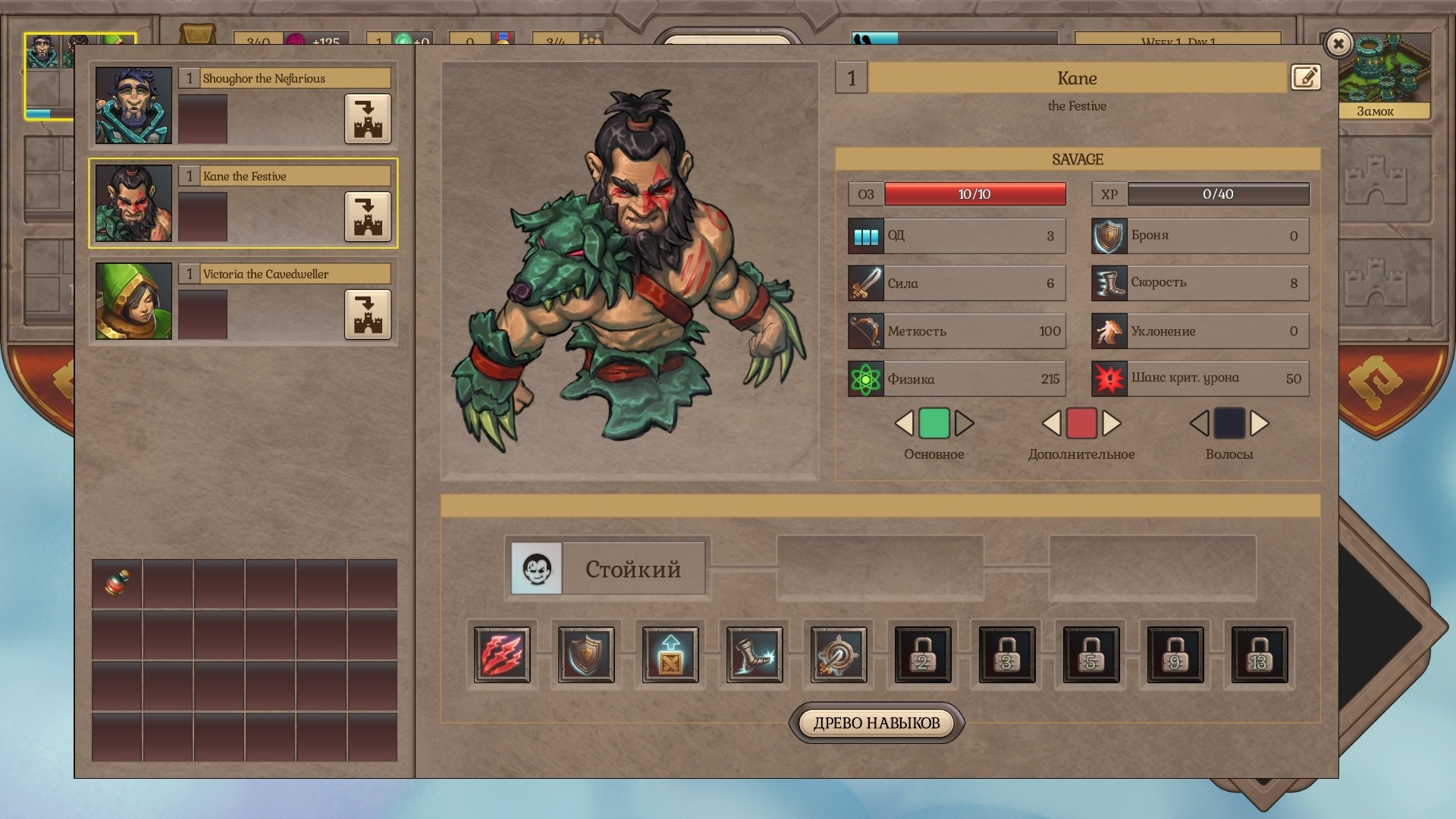
Task: Select the shield defense ability icon
Action: tap(586, 654)
